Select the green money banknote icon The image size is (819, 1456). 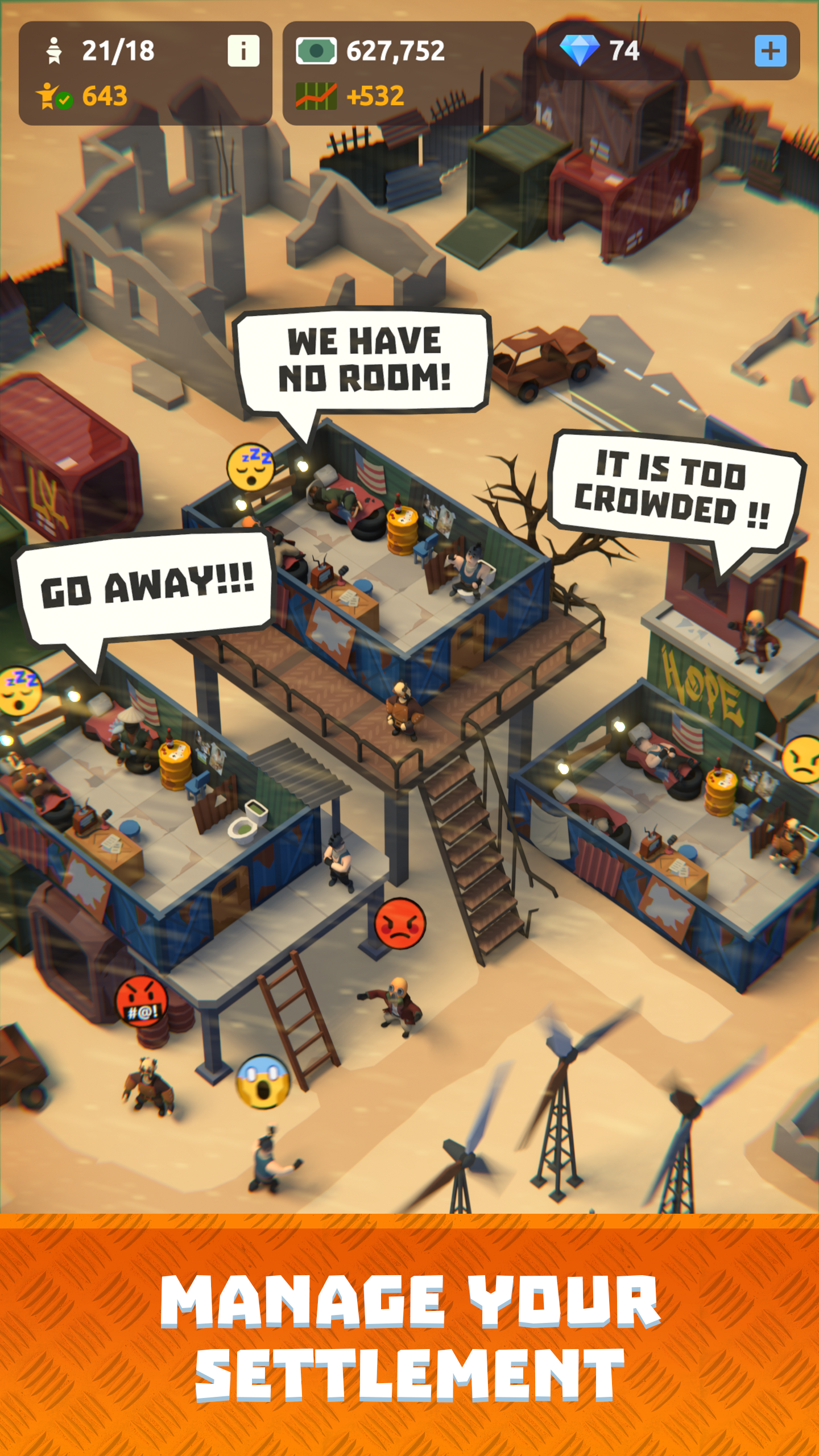coord(316,51)
